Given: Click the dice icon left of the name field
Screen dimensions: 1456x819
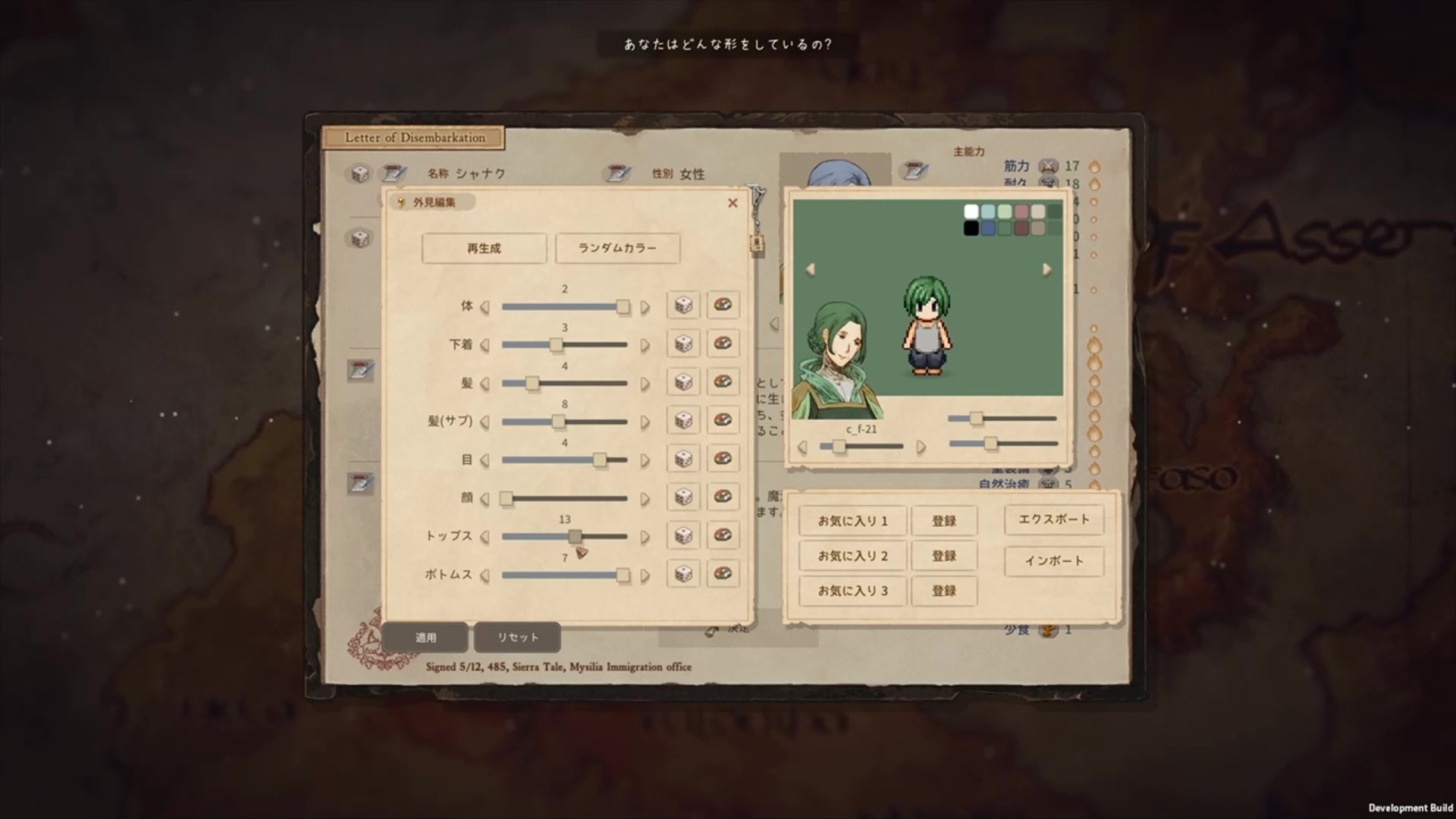Looking at the screenshot, I should coord(359,173).
